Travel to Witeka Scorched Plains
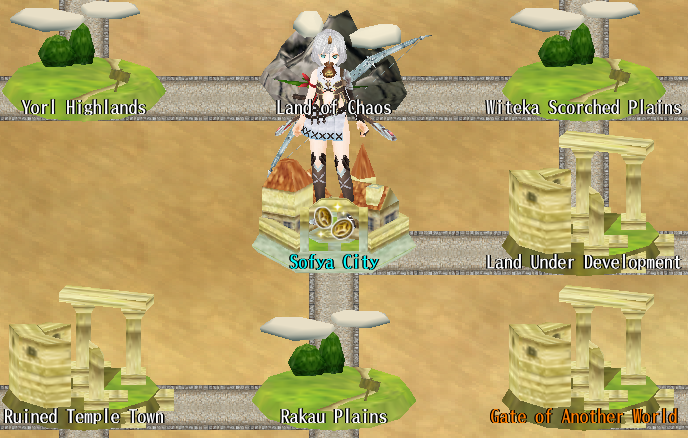The height and width of the screenshot is (438, 688). click(x=583, y=70)
